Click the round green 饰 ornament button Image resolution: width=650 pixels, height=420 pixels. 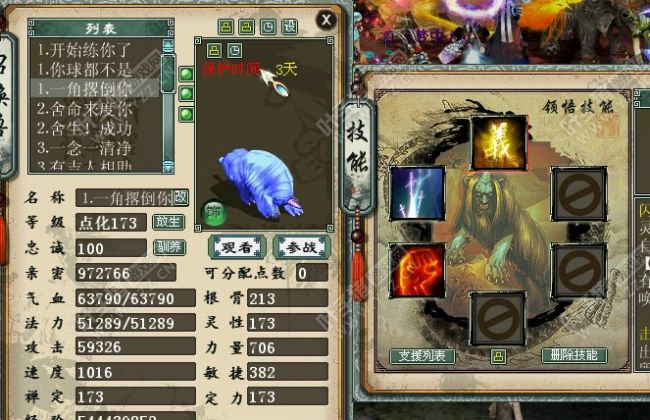213,211
